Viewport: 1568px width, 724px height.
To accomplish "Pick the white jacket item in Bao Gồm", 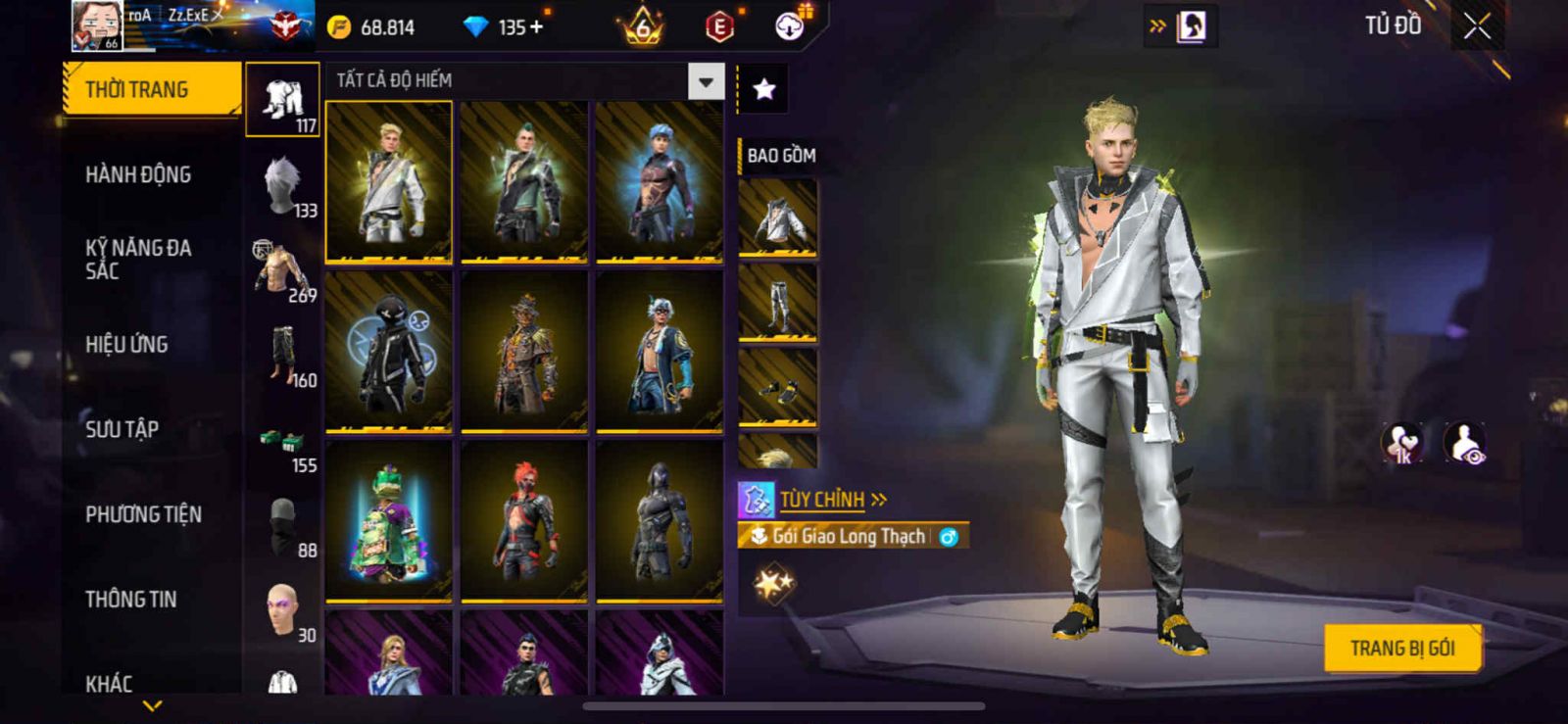I will point(778,217).
